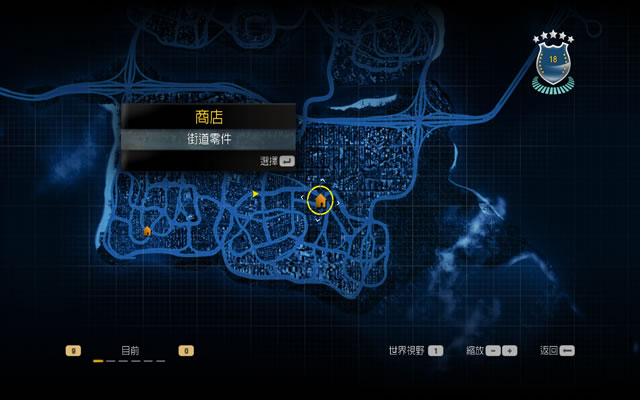
Task: Switch to 世界視野 world view
Action: point(435,351)
